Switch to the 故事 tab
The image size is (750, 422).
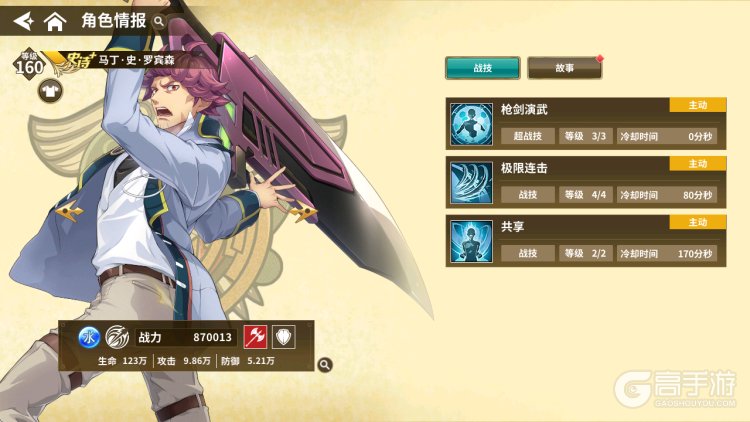(x=564, y=68)
